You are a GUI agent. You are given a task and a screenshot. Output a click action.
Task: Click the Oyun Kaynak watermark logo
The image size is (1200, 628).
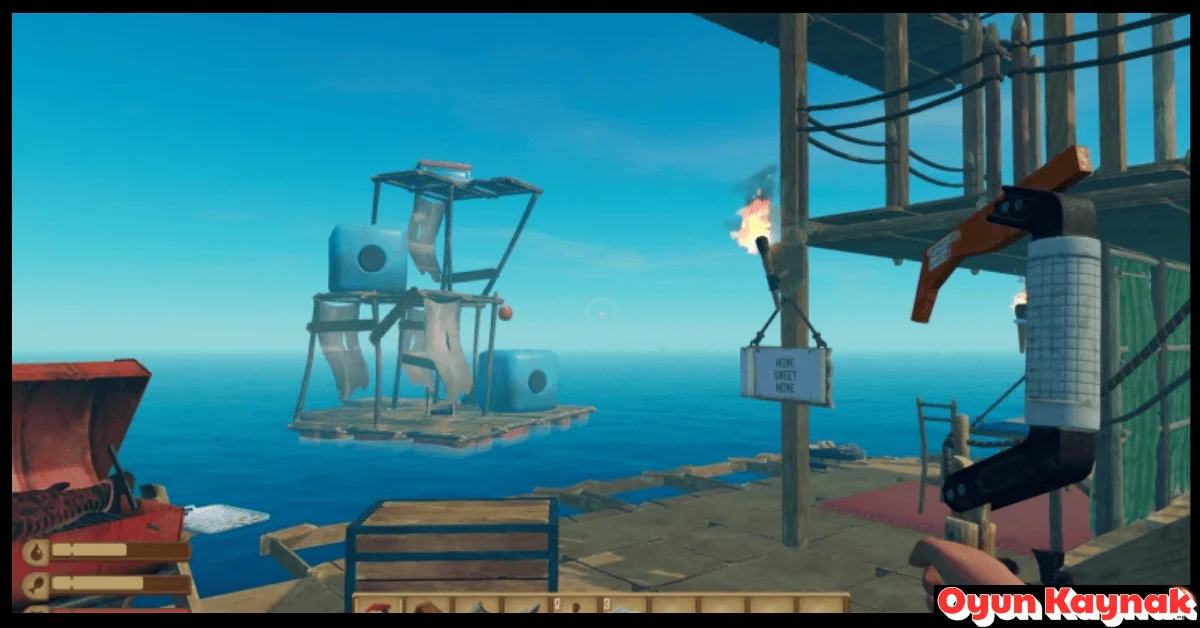click(1066, 605)
